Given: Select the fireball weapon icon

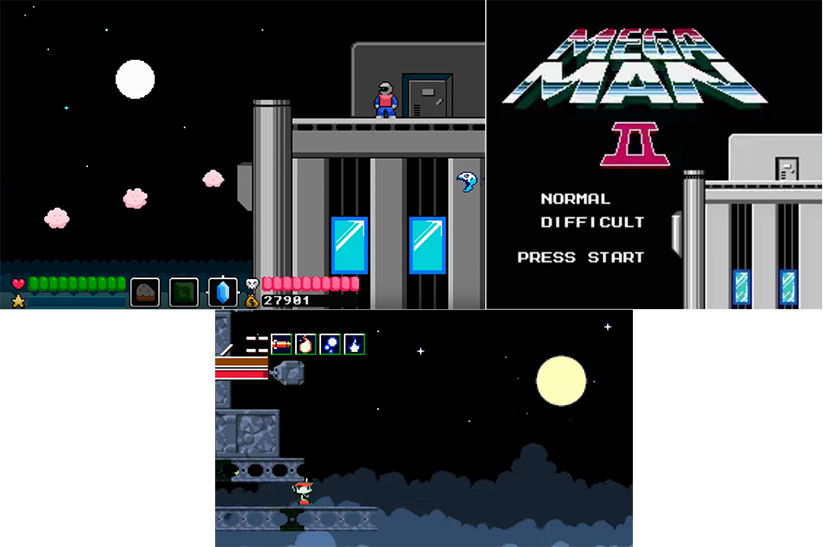Looking at the screenshot, I should [x=305, y=345].
